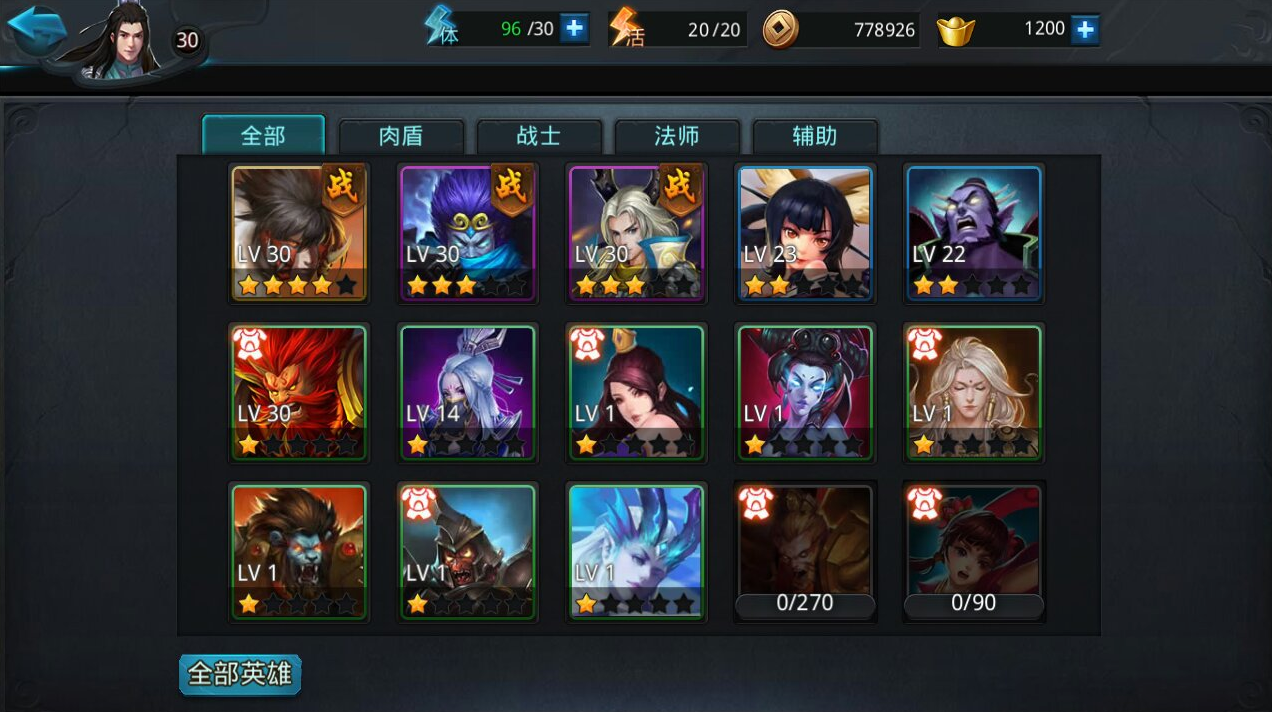This screenshot has height=712, width=1272.
Task: Switch to the 肉盾 tab
Action: 401,136
